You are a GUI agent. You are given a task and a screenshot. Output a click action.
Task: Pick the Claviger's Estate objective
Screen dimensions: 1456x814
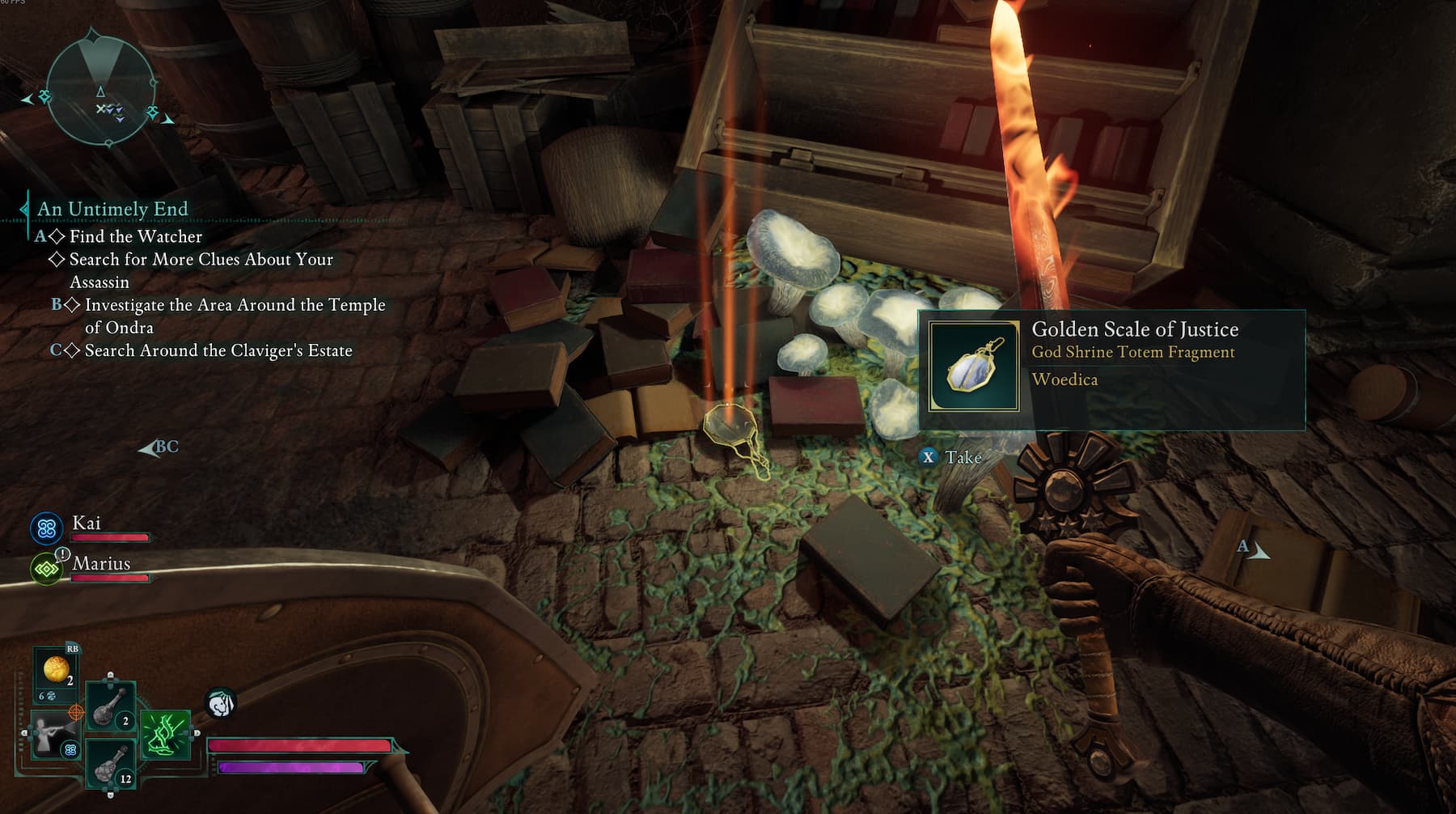pos(218,350)
